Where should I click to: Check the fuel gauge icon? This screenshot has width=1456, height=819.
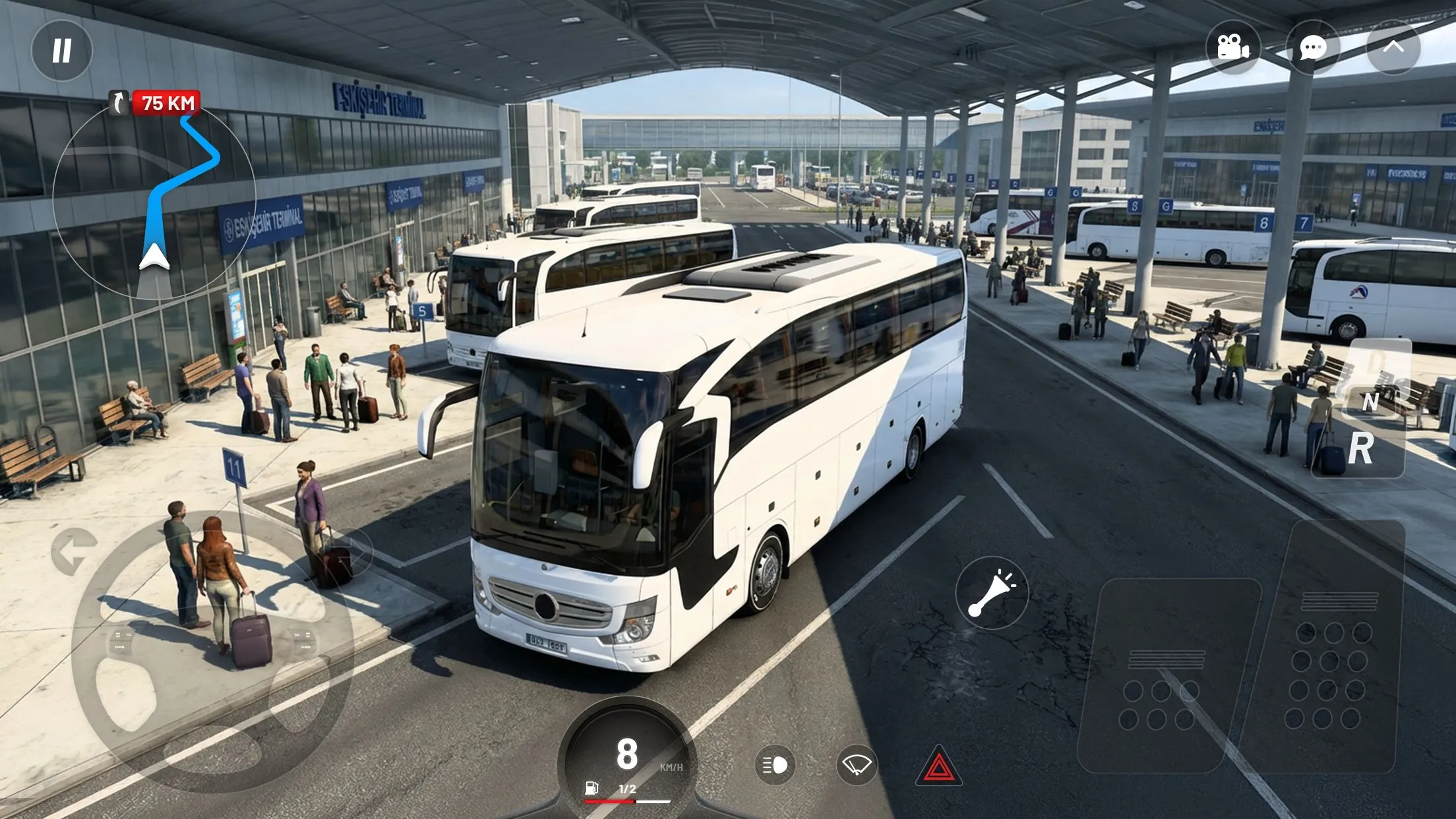[x=590, y=786]
